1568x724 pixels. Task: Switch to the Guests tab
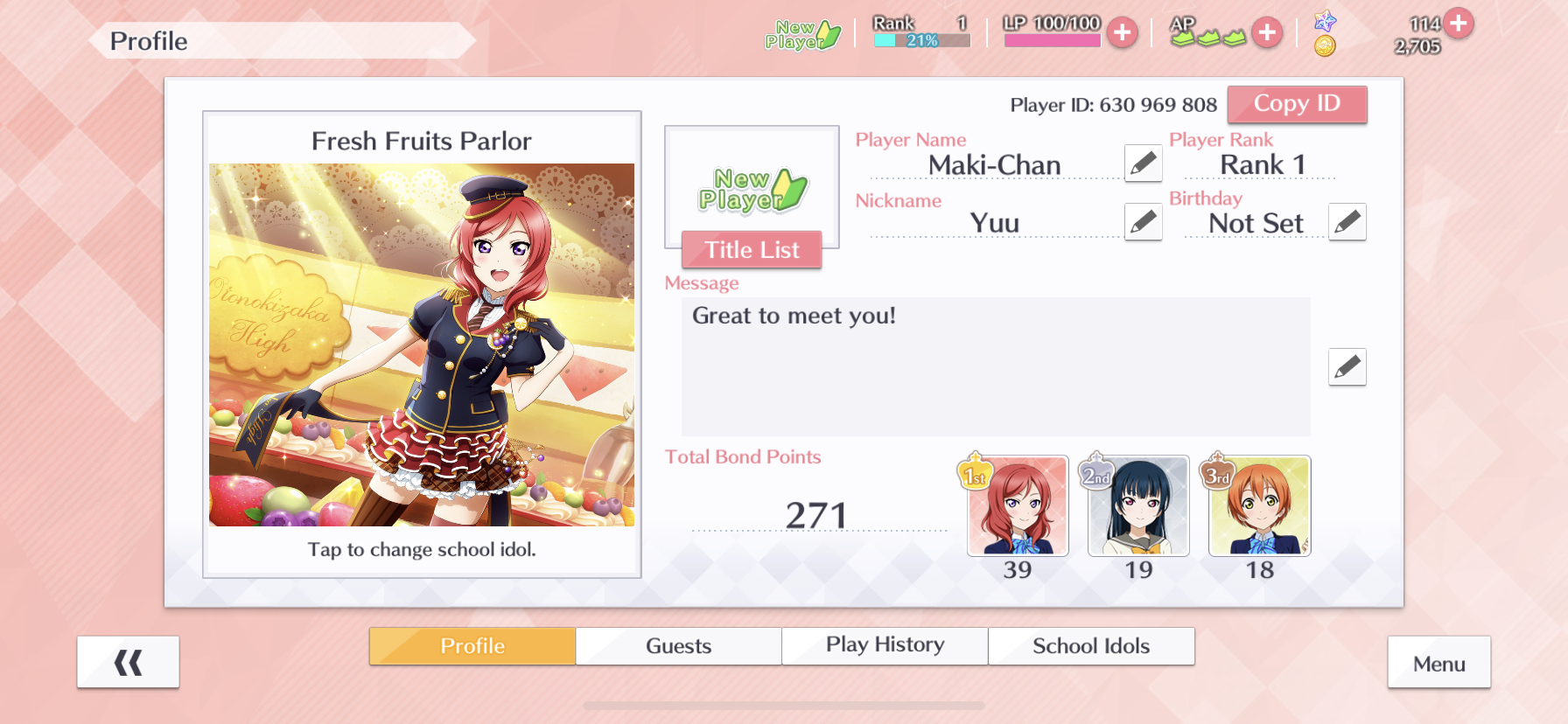(678, 646)
